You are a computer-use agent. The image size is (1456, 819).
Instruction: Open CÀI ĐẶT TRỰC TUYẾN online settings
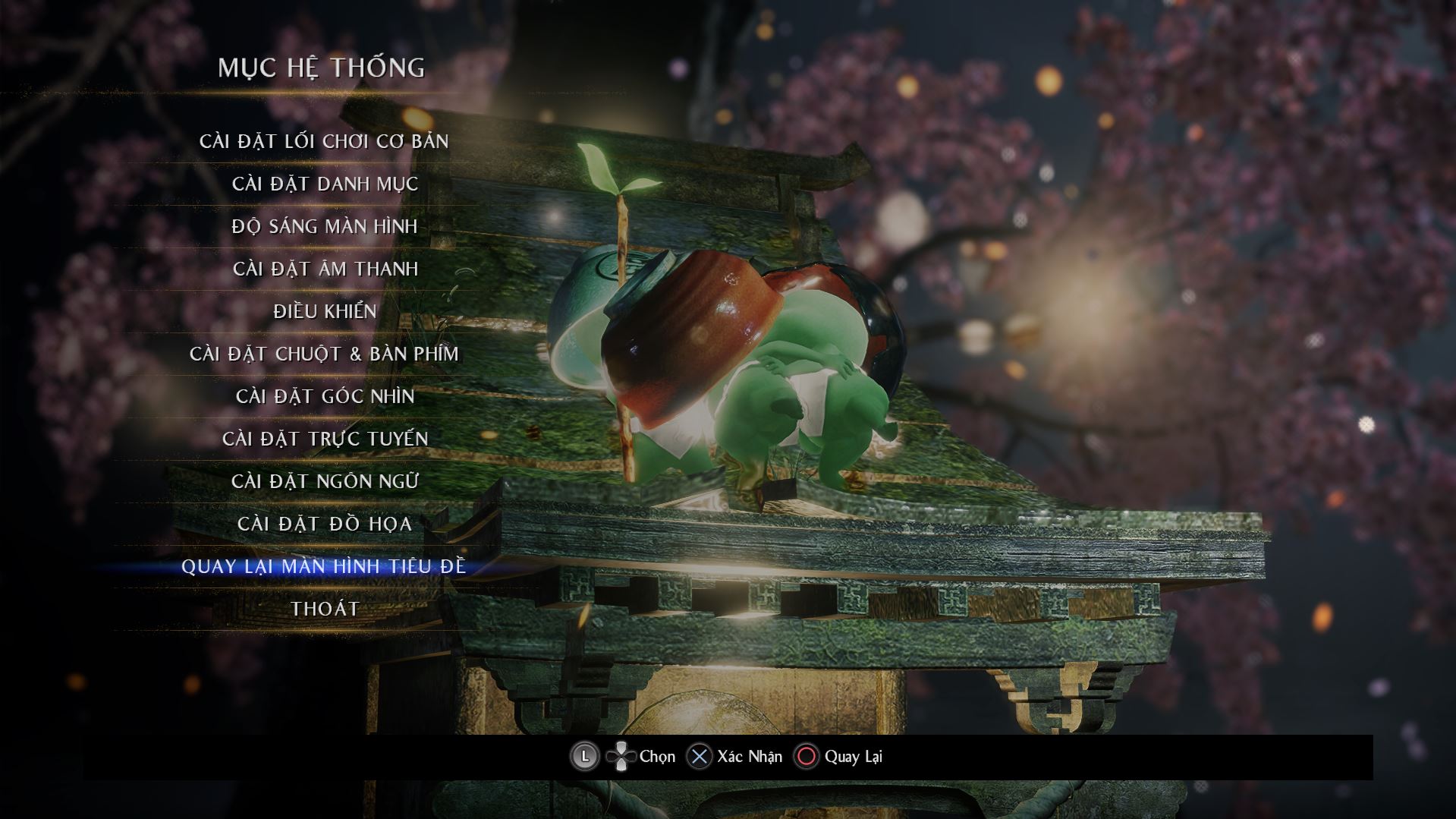pyautogui.click(x=325, y=438)
